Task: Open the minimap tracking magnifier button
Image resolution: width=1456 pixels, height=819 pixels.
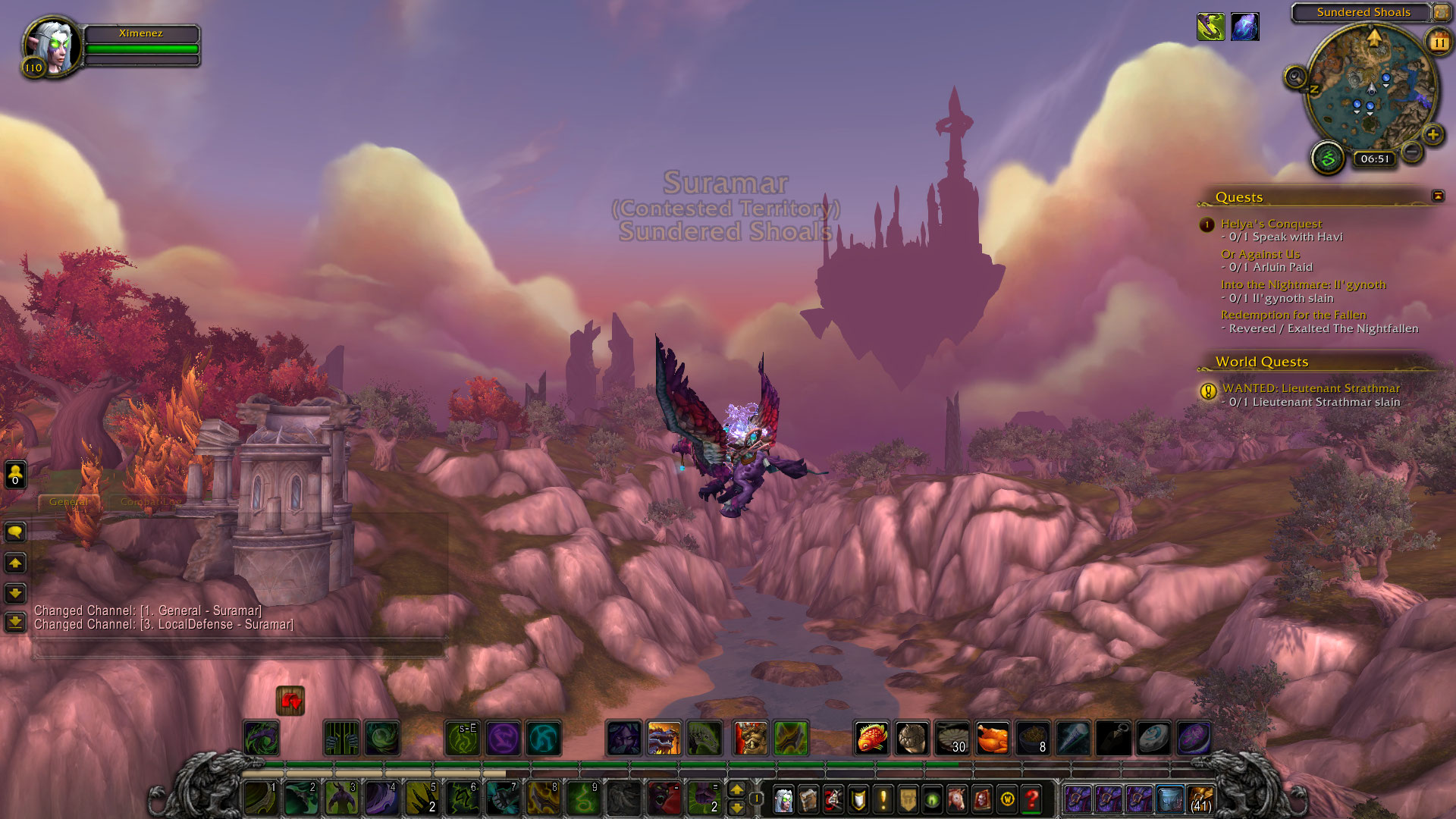Action: [1295, 77]
